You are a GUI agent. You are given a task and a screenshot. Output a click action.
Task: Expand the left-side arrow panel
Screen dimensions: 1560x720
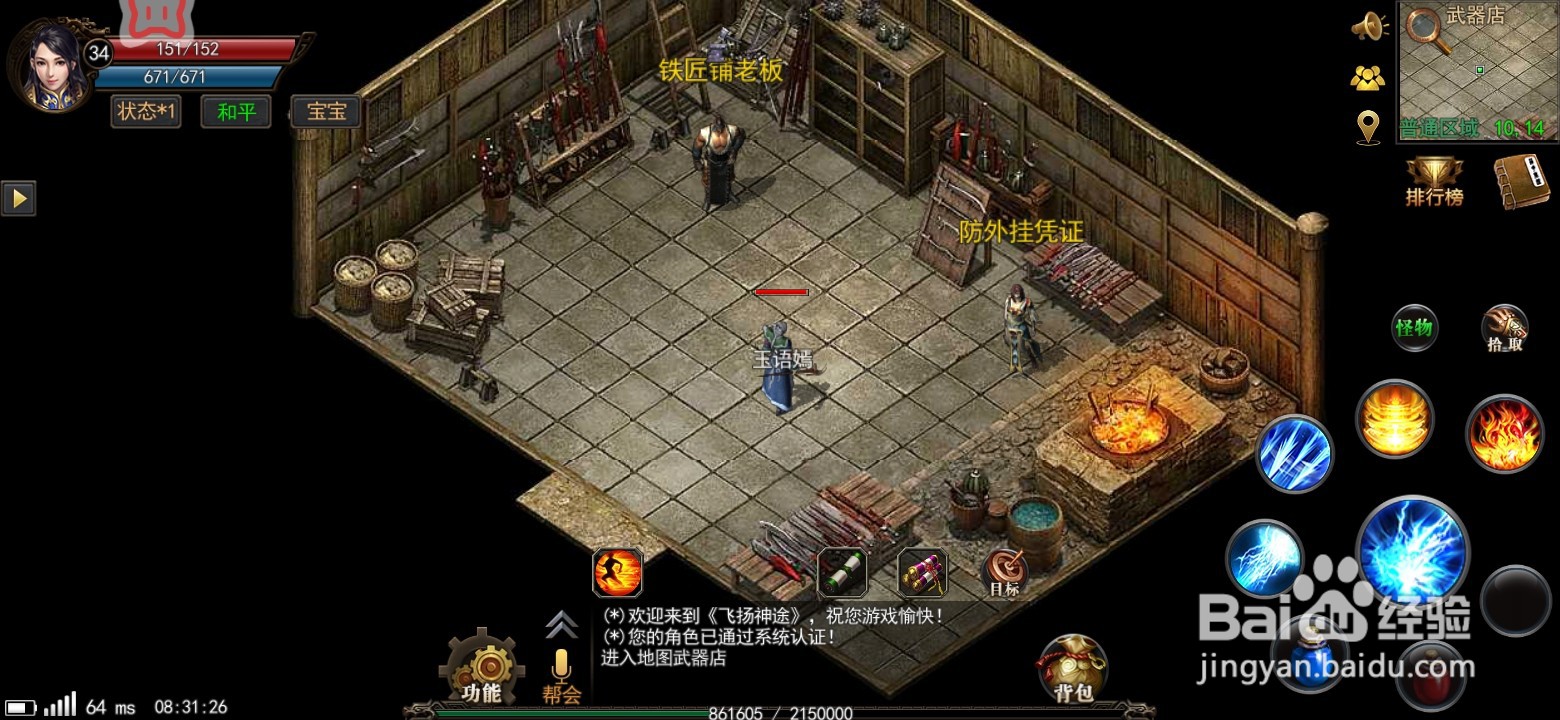coord(18,198)
